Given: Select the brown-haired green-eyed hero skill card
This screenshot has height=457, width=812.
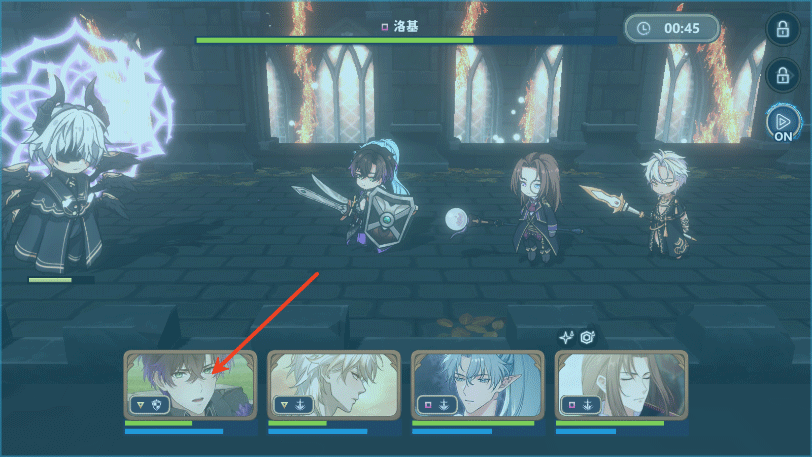Looking at the screenshot, I should pyautogui.click(x=191, y=385).
